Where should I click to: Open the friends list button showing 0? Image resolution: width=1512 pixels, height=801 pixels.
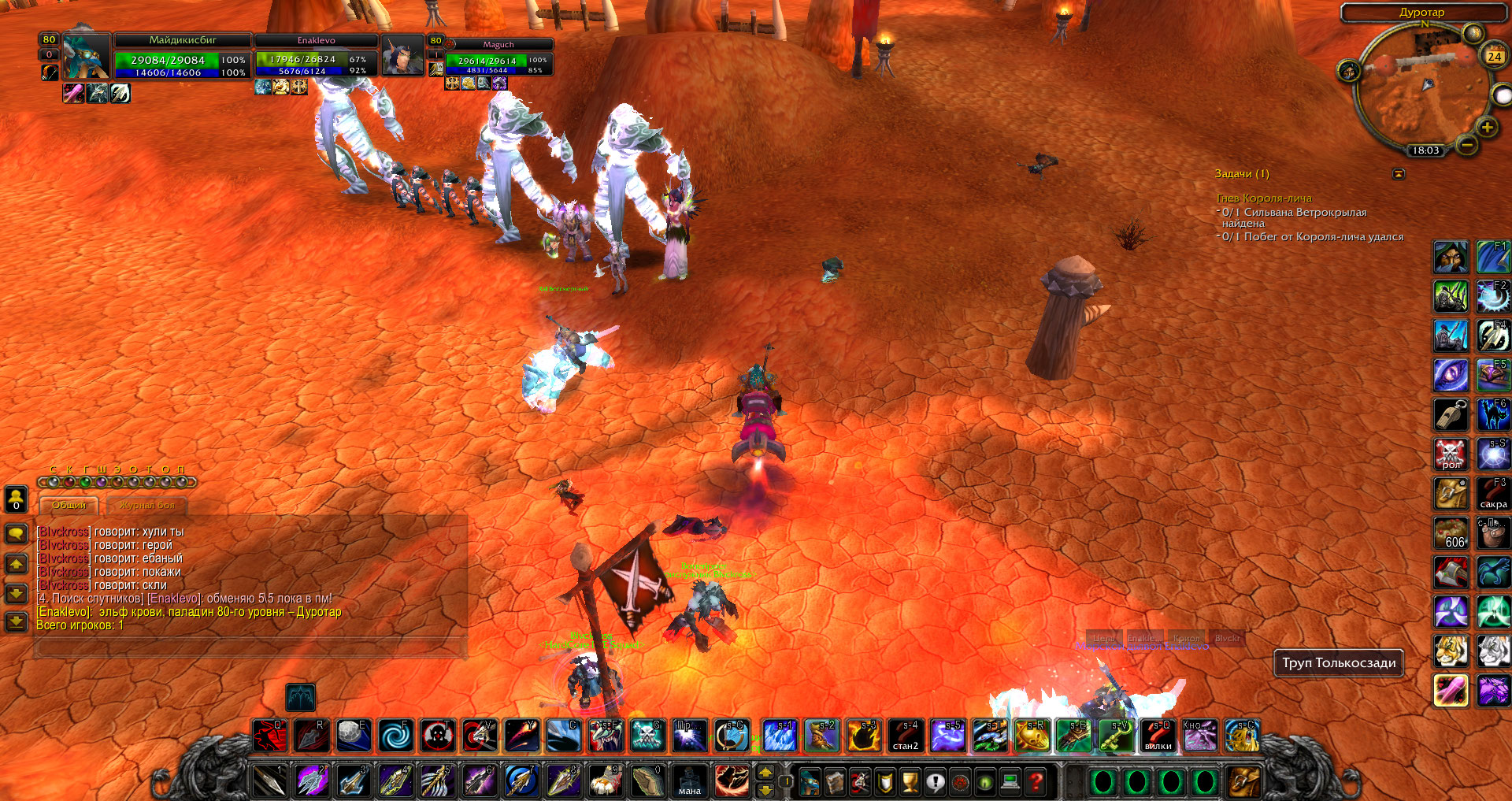point(16,499)
